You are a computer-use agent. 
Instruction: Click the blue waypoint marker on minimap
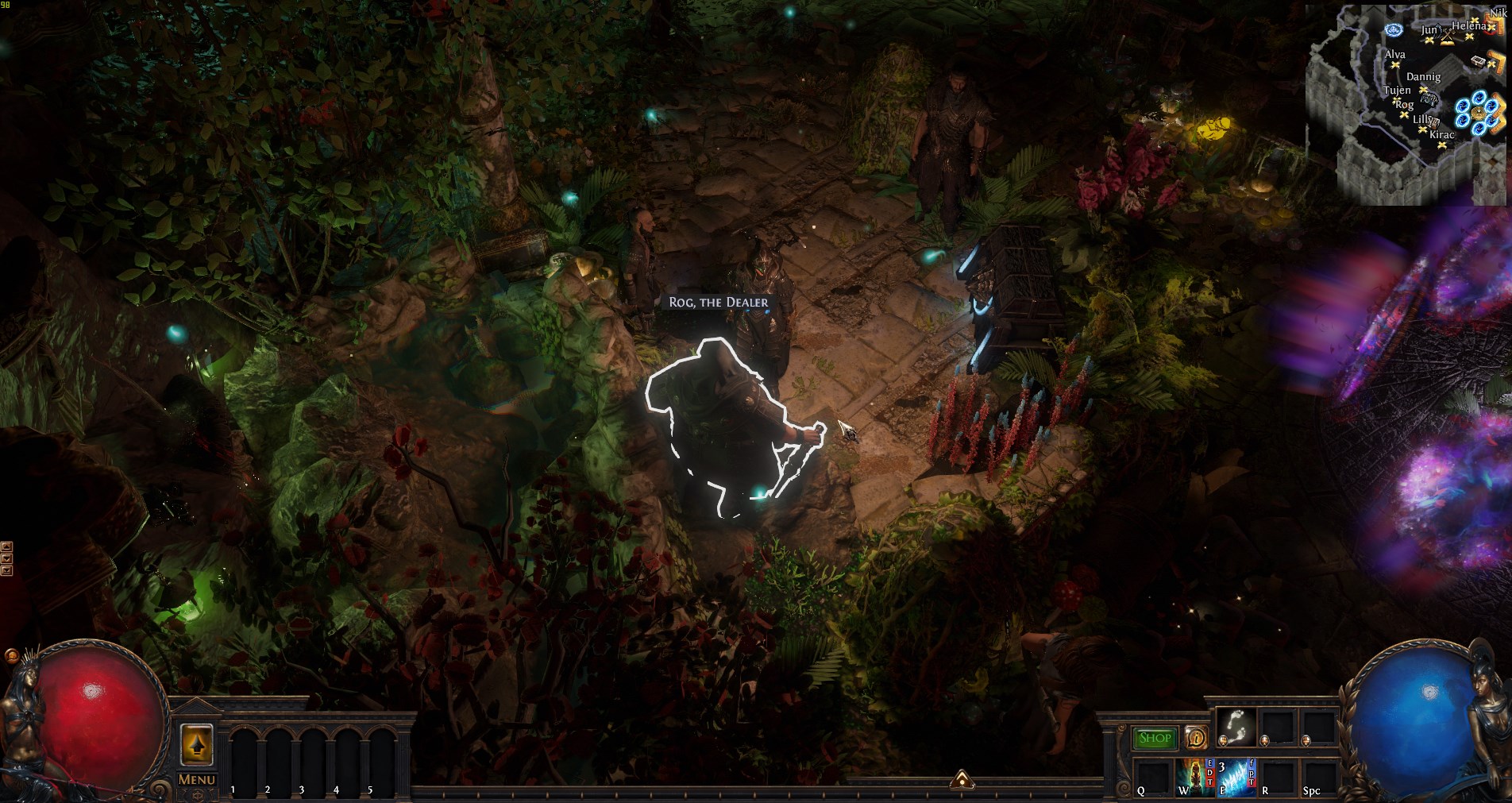point(1393,30)
